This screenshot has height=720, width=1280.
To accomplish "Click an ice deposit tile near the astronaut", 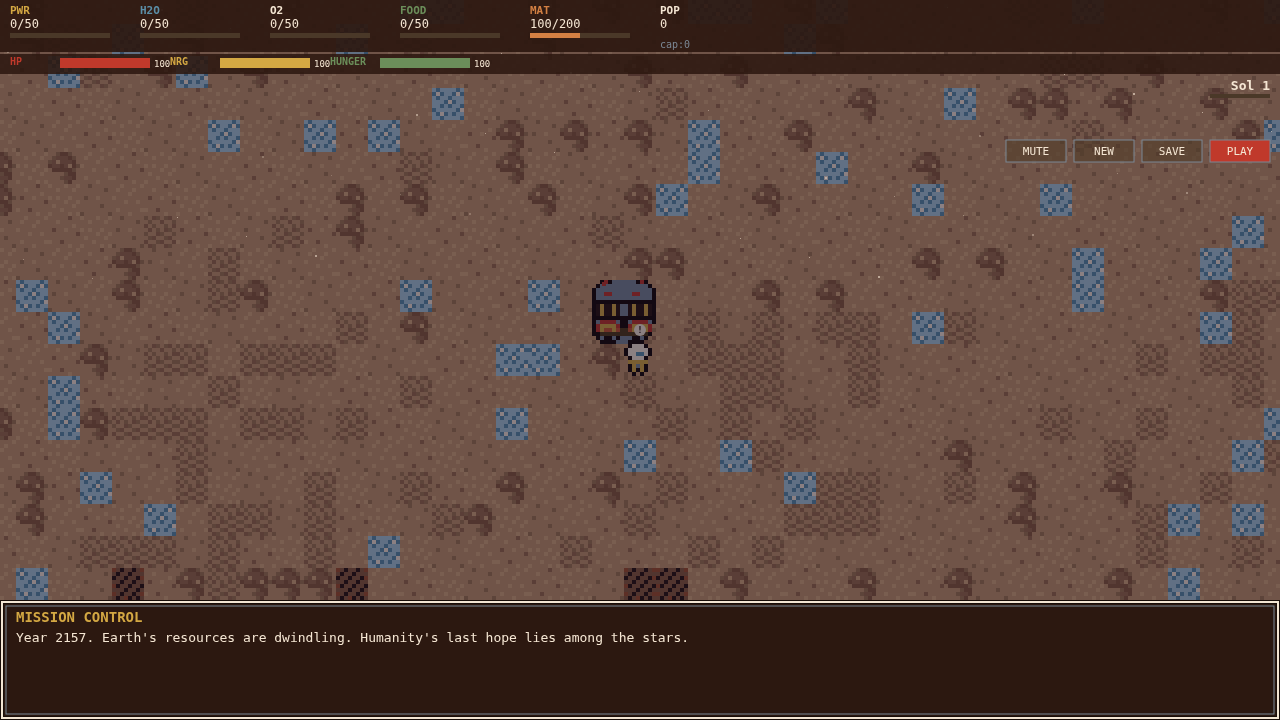I will tap(527, 361).
